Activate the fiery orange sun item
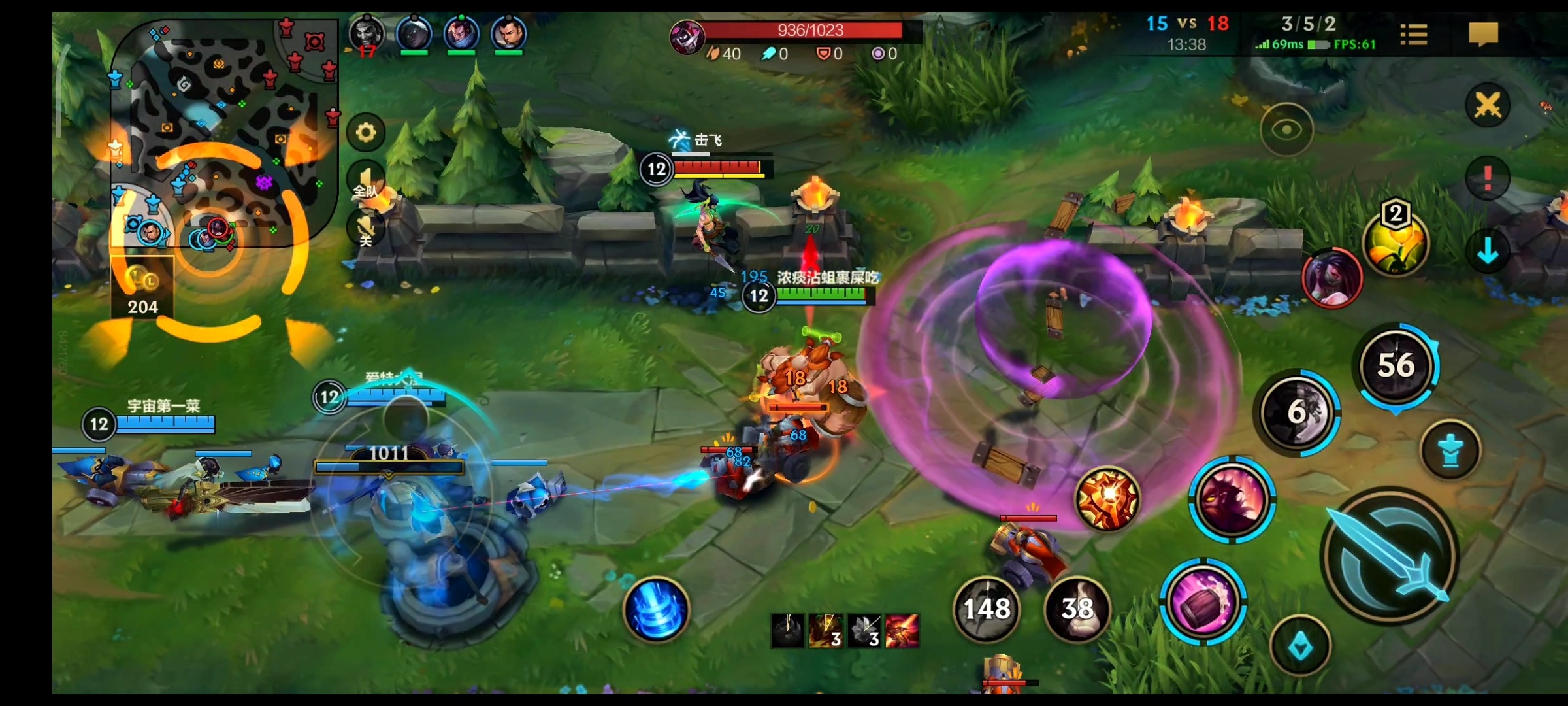Screen dimensions: 1568x706 tap(1107, 499)
